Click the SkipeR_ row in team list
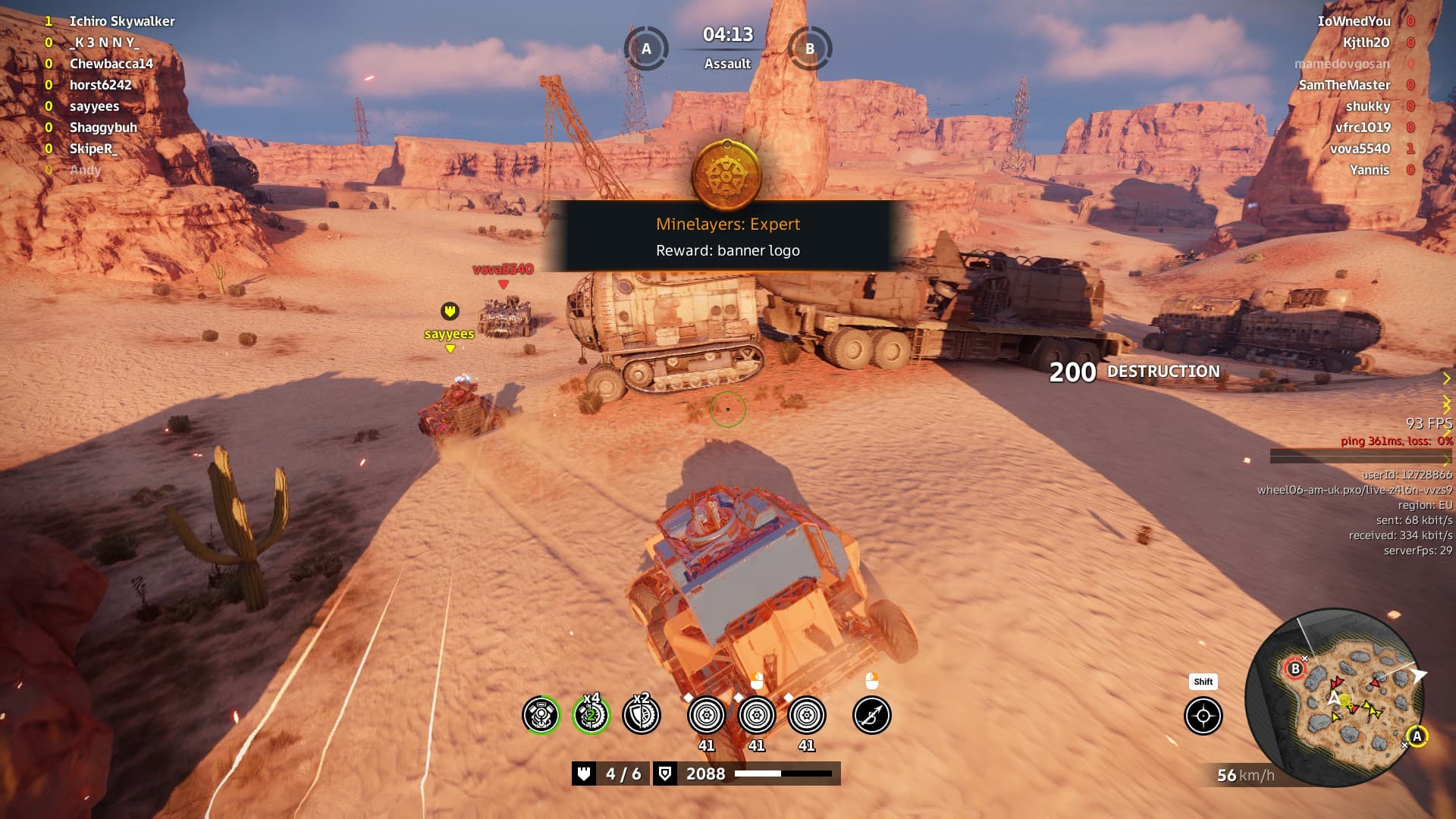The width and height of the screenshot is (1456, 819). [94, 149]
